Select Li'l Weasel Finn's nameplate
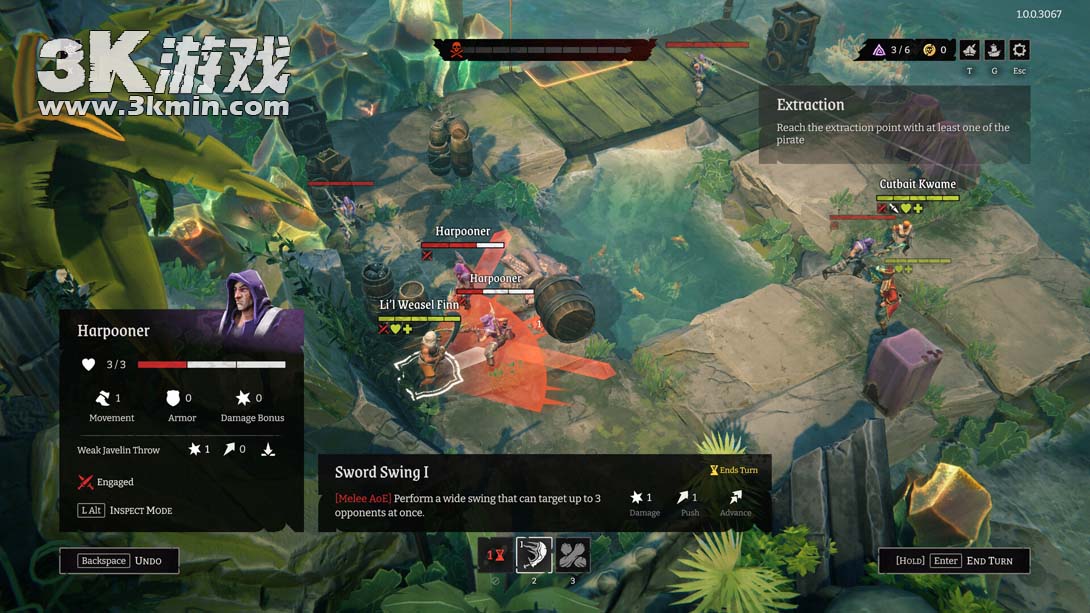This screenshot has width=1090, height=613. 419,305
